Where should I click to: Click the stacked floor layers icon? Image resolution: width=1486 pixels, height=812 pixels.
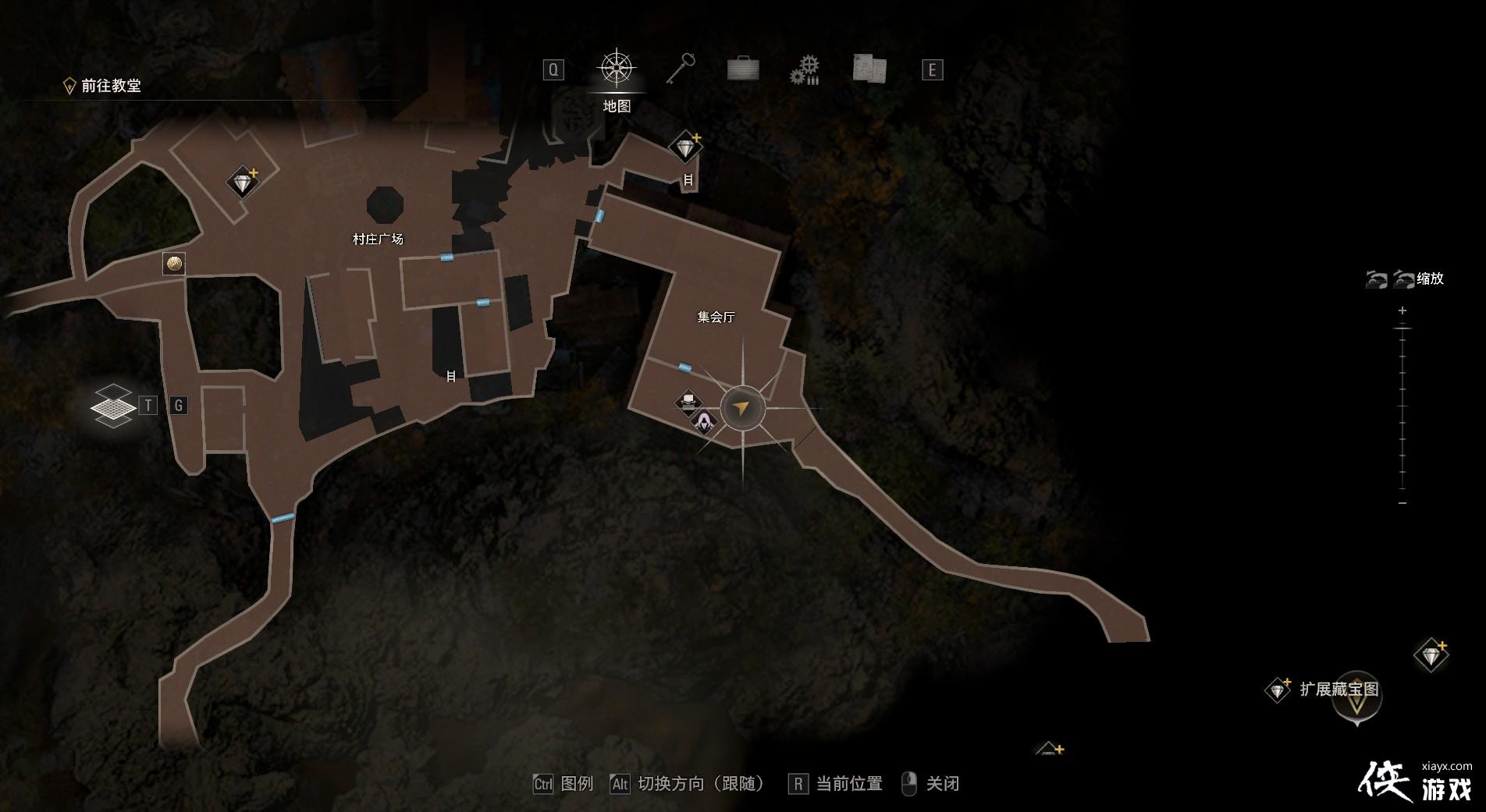pos(112,406)
